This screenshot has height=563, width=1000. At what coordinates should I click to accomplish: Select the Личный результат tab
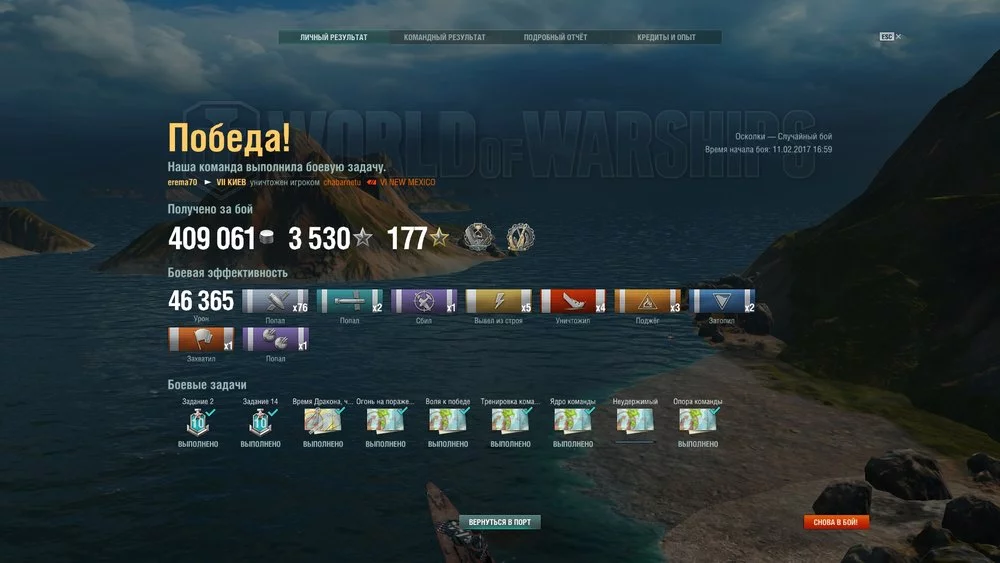tap(334, 38)
